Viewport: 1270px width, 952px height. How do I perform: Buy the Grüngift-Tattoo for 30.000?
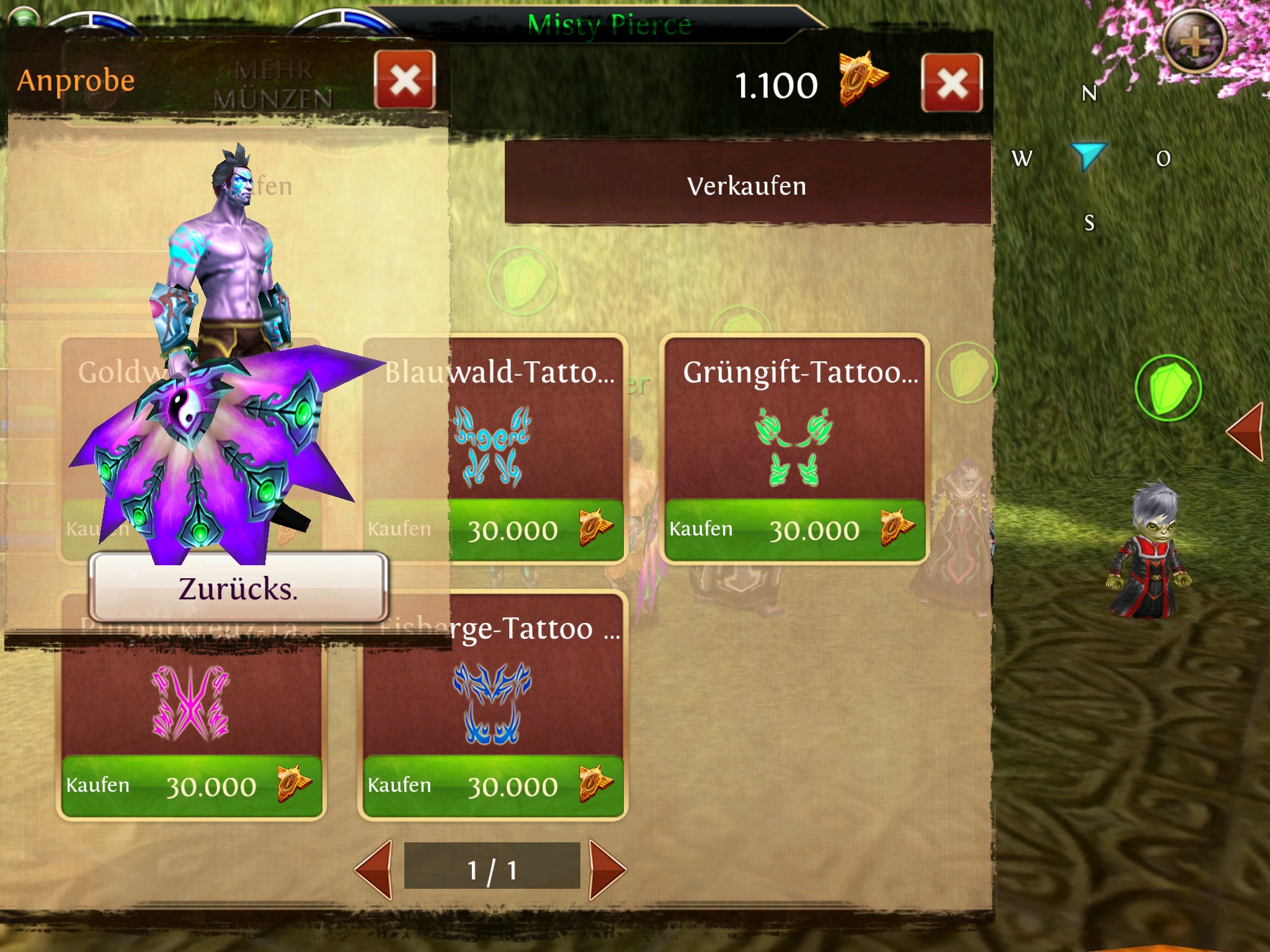pos(795,530)
